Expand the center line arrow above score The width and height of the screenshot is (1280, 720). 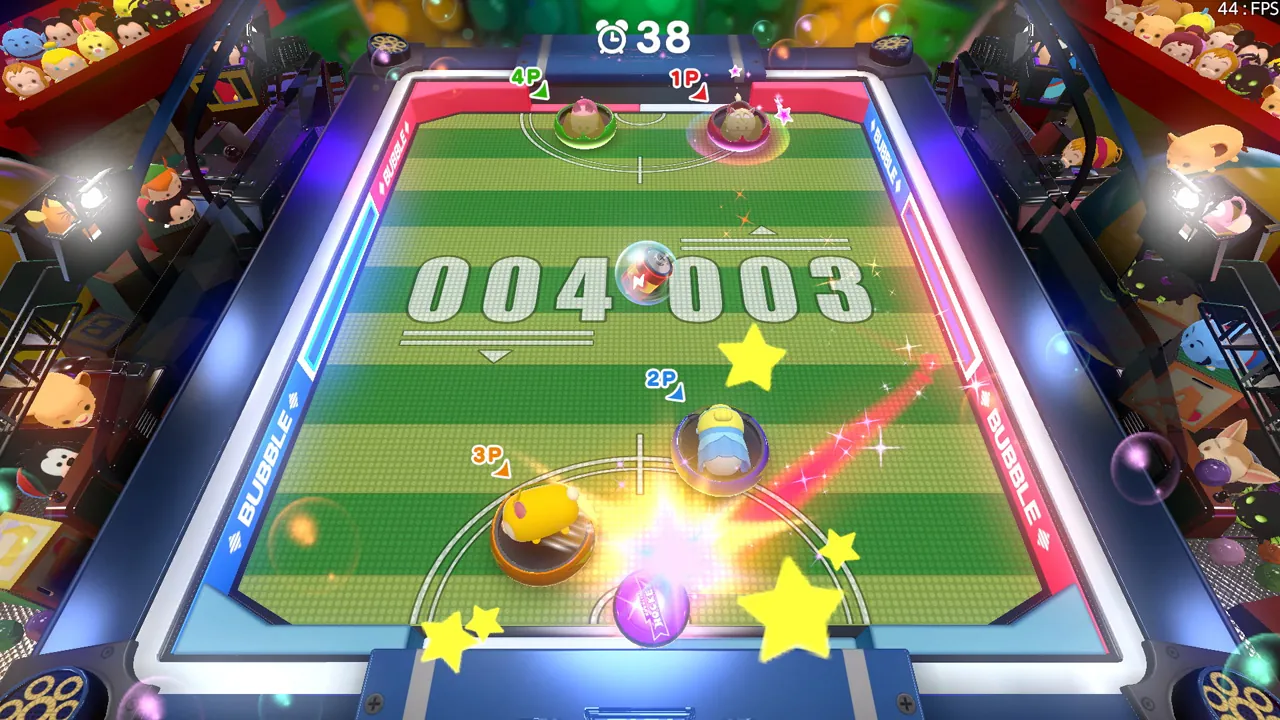(764, 232)
